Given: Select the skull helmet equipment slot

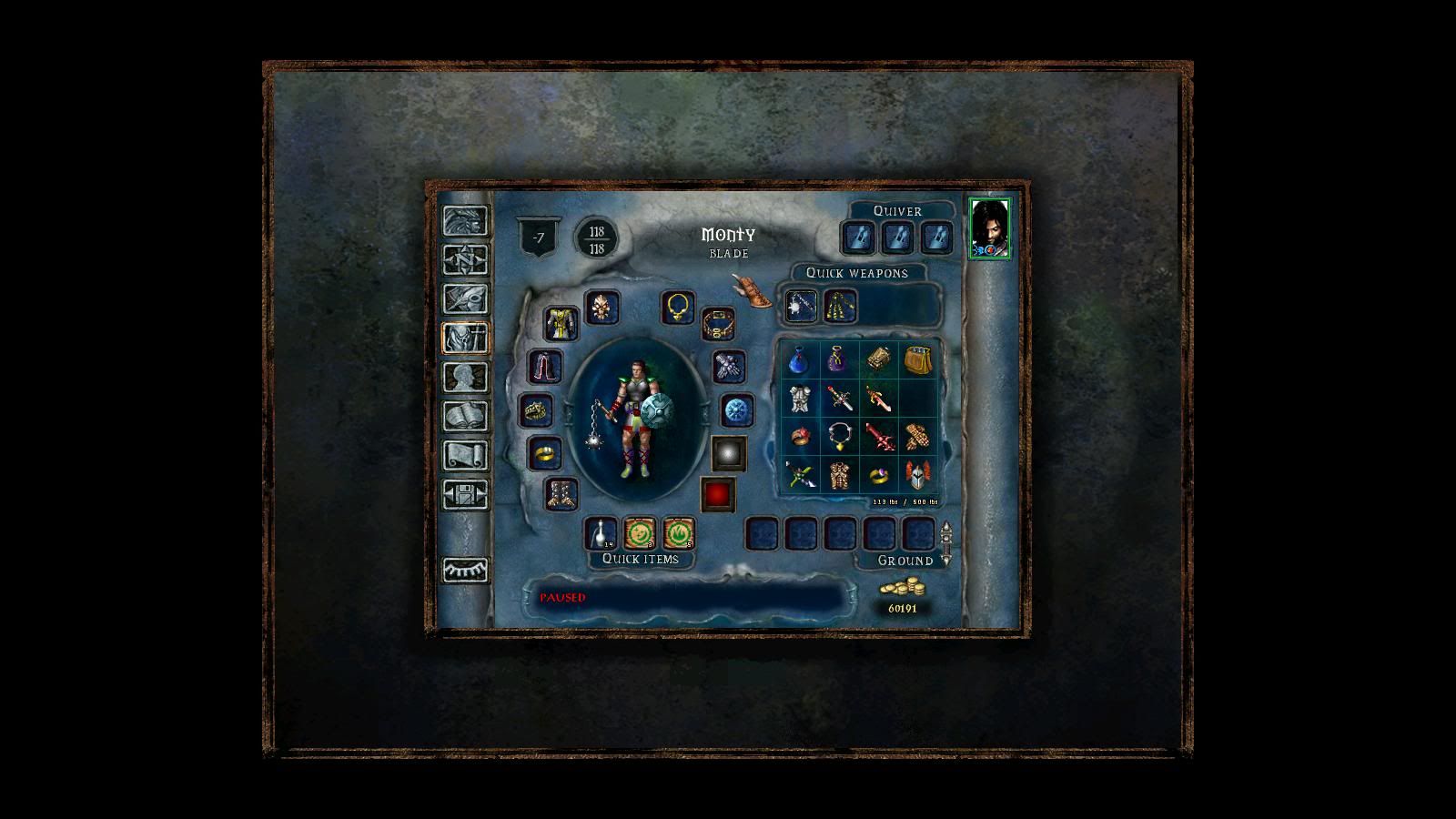Looking at the screenshot, I should (x=602, y=308).
